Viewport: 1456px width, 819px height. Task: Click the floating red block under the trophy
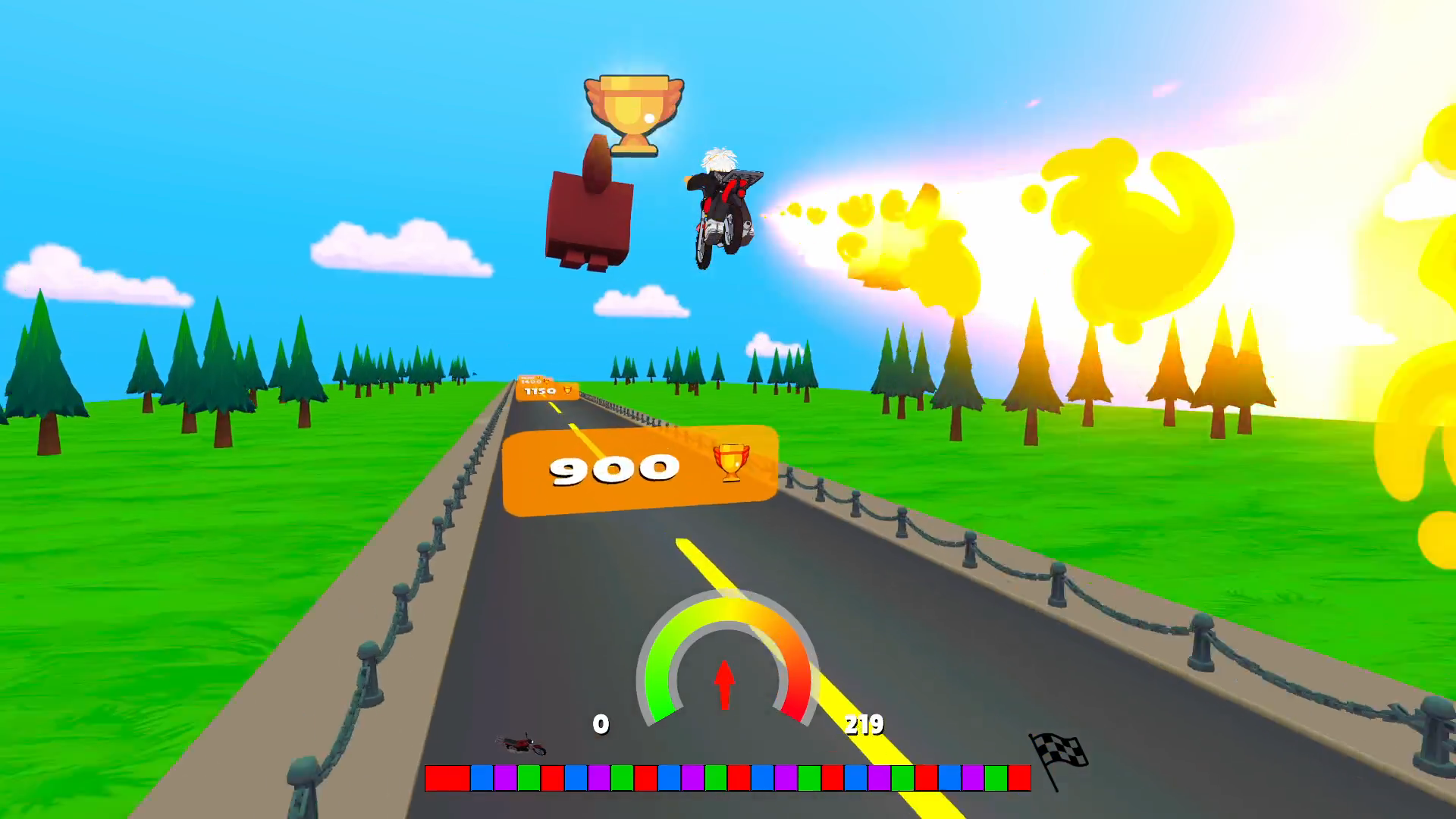pyautogui.click(x=590, y=216)
